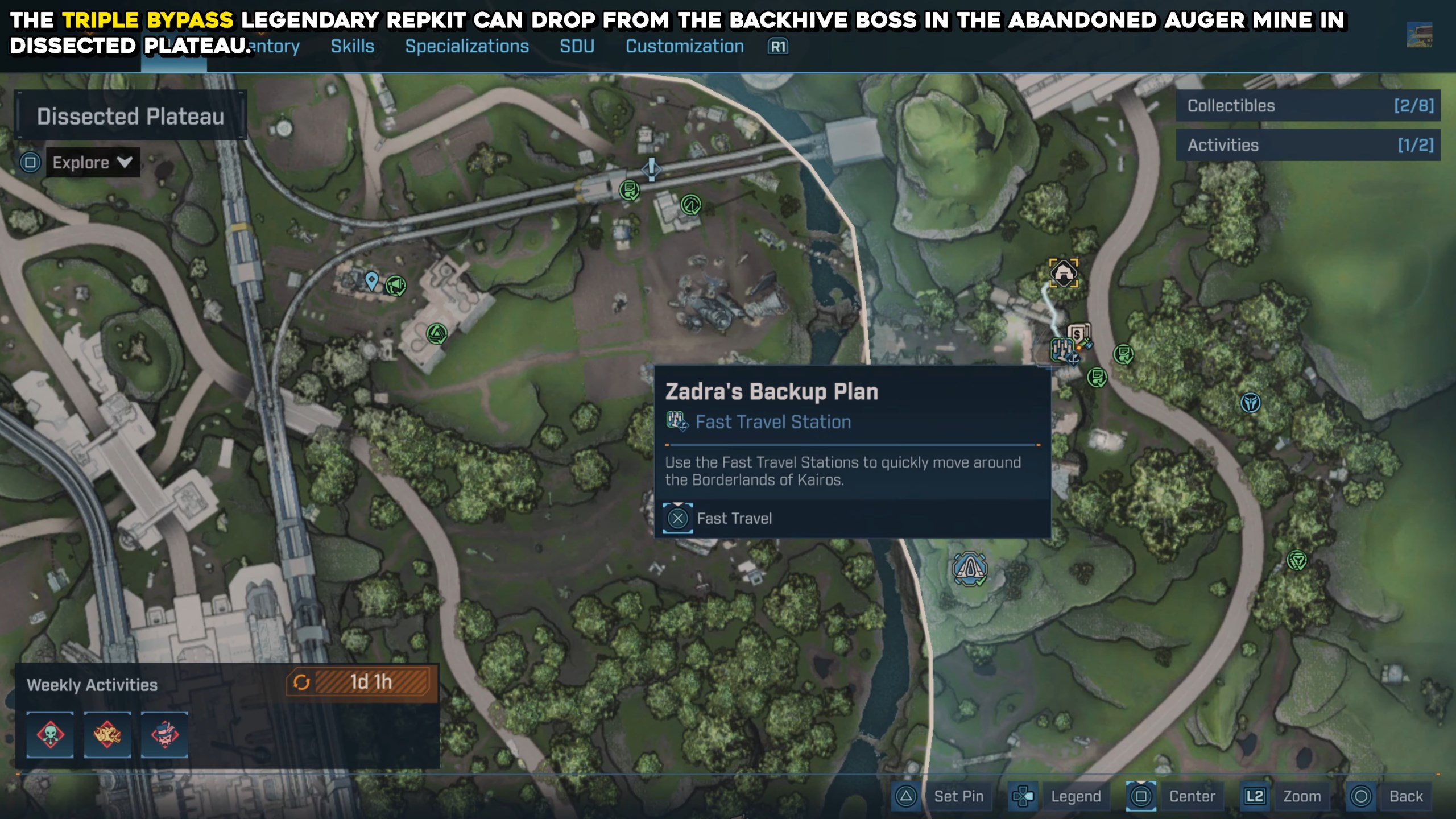This screenshot has height=819, width=1456.
Task: Click the blue silo marker with checkmark
Action: [970, 568]
